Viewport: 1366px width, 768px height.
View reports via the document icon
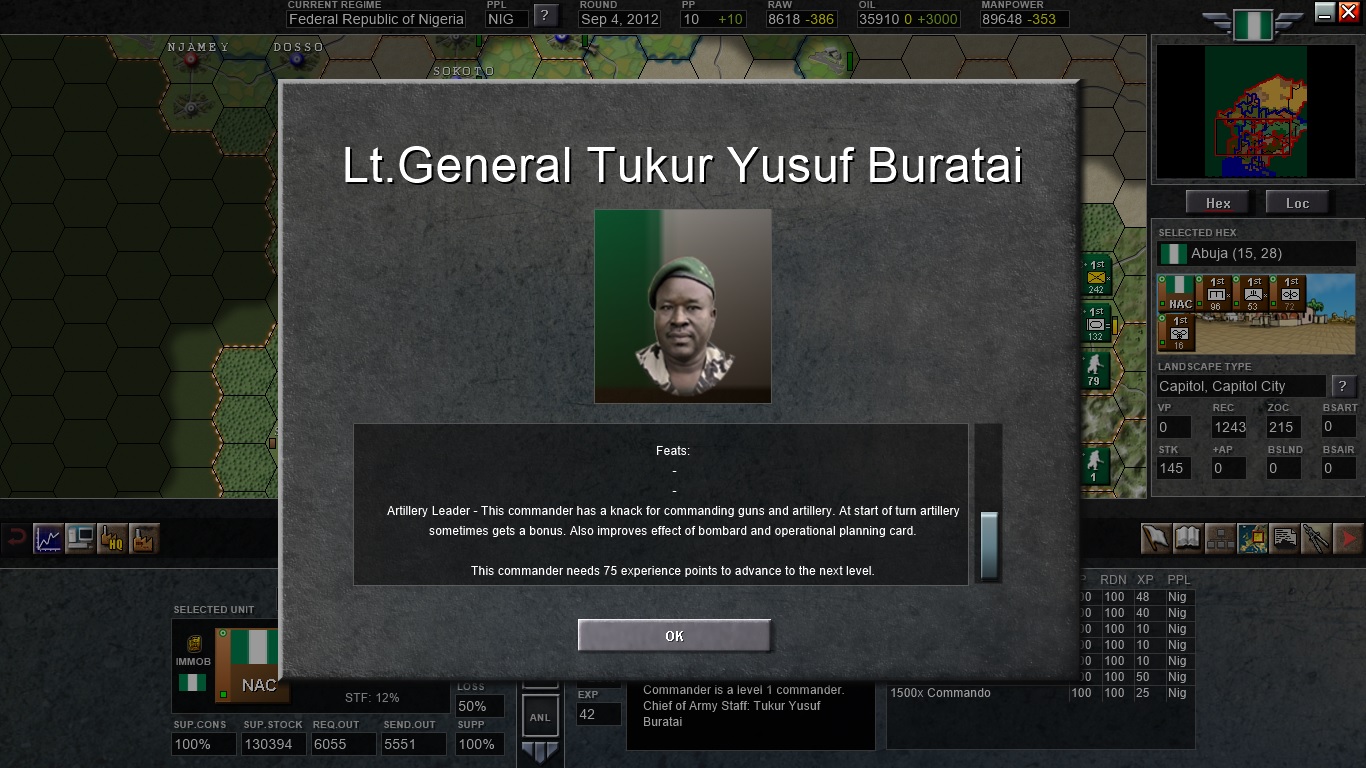click(x=1284, y=538)
